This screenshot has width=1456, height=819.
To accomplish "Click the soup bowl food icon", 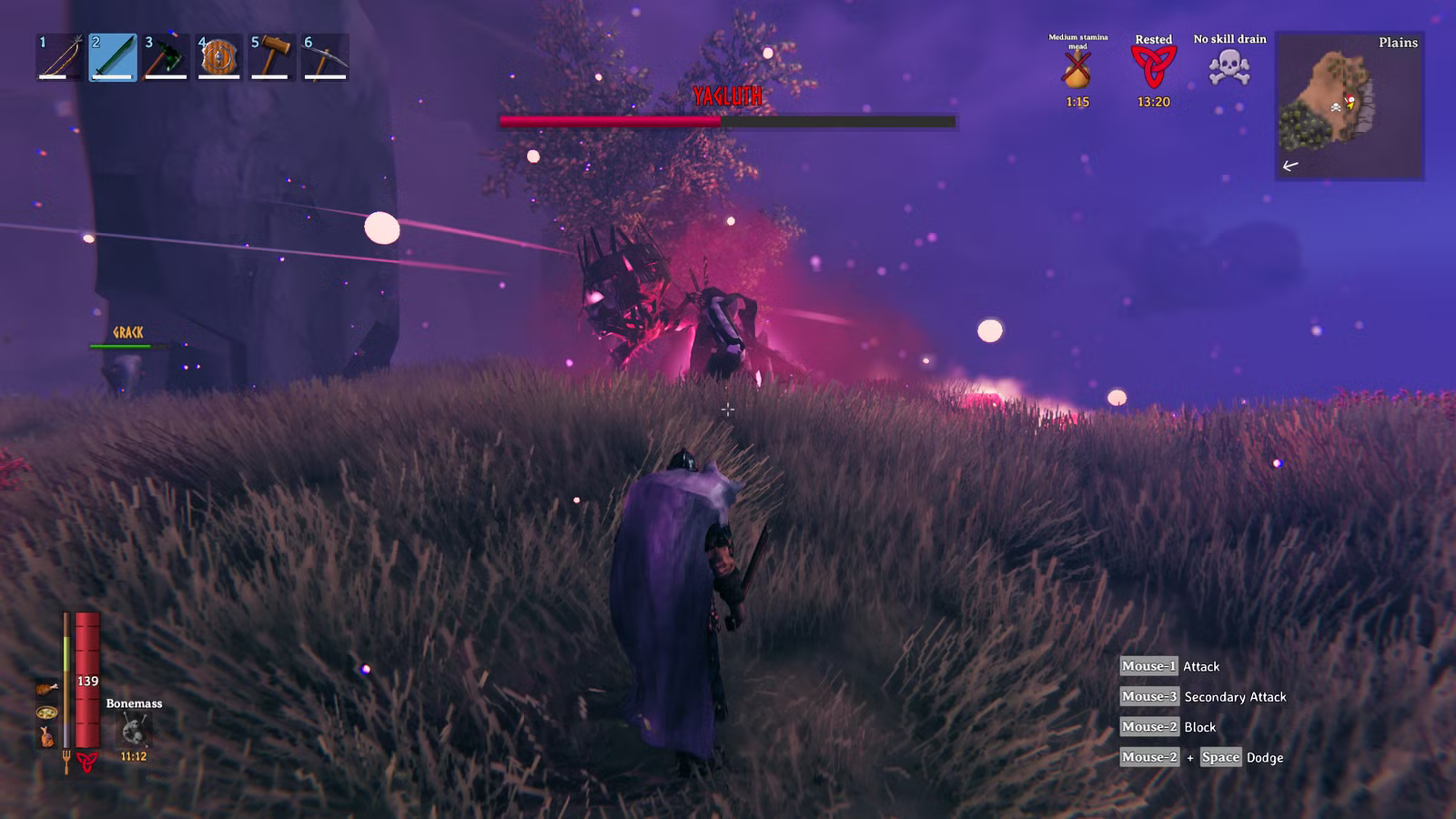I will [x=46, y=713].
